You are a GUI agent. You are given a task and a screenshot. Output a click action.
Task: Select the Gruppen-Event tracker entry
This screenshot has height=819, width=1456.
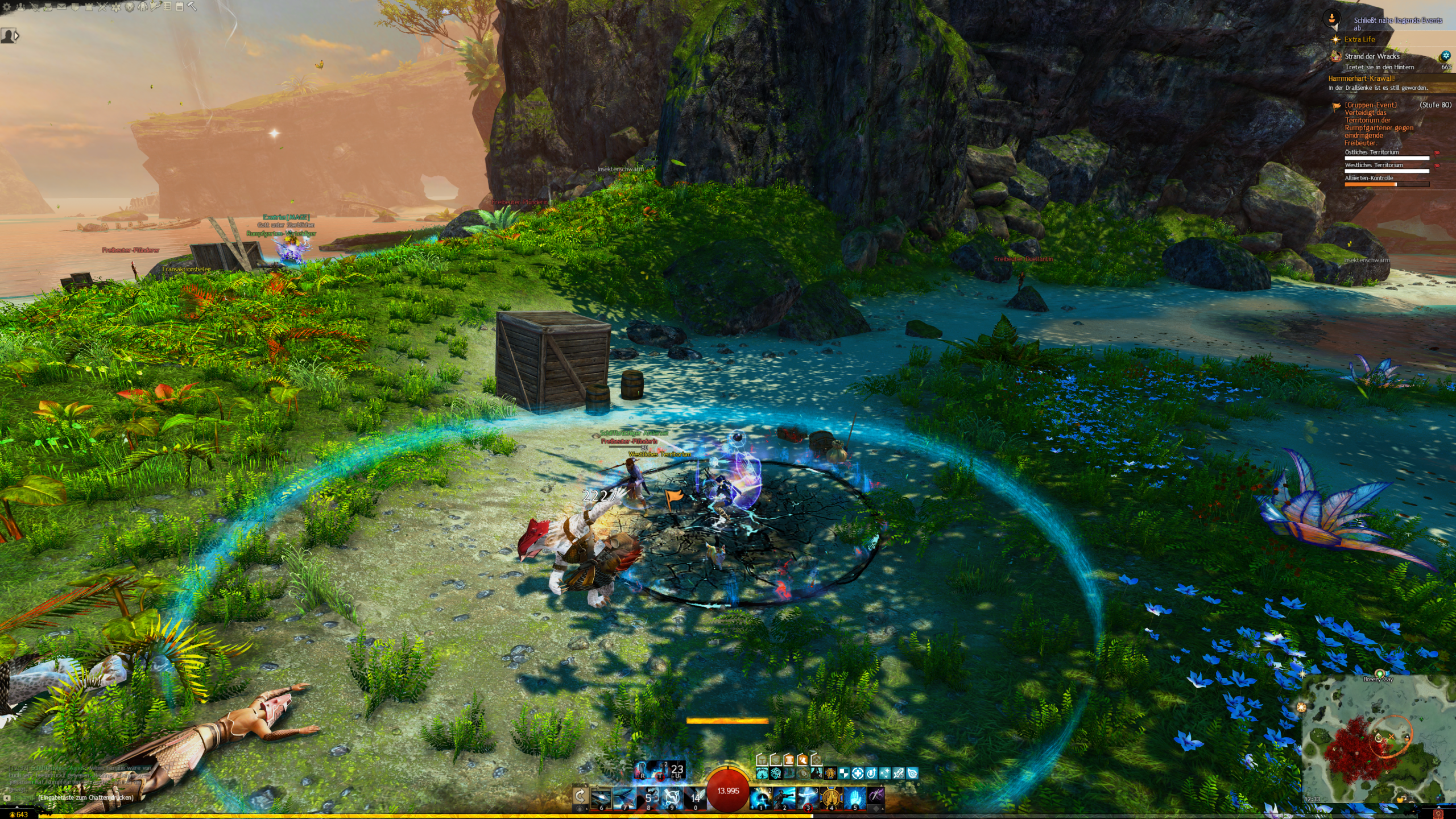[x=1370, y=105]
